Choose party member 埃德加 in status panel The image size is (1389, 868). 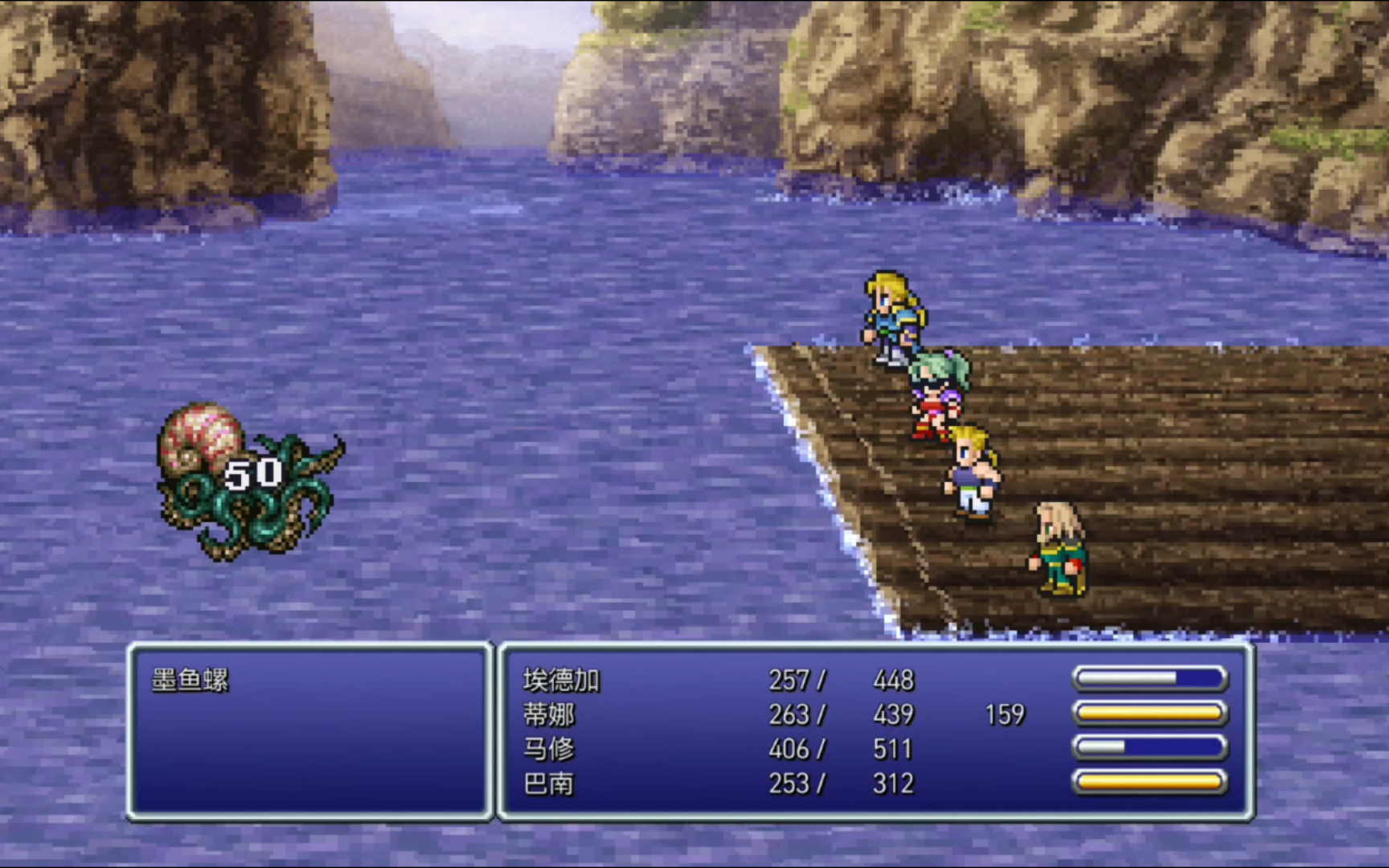pos(561,681)
